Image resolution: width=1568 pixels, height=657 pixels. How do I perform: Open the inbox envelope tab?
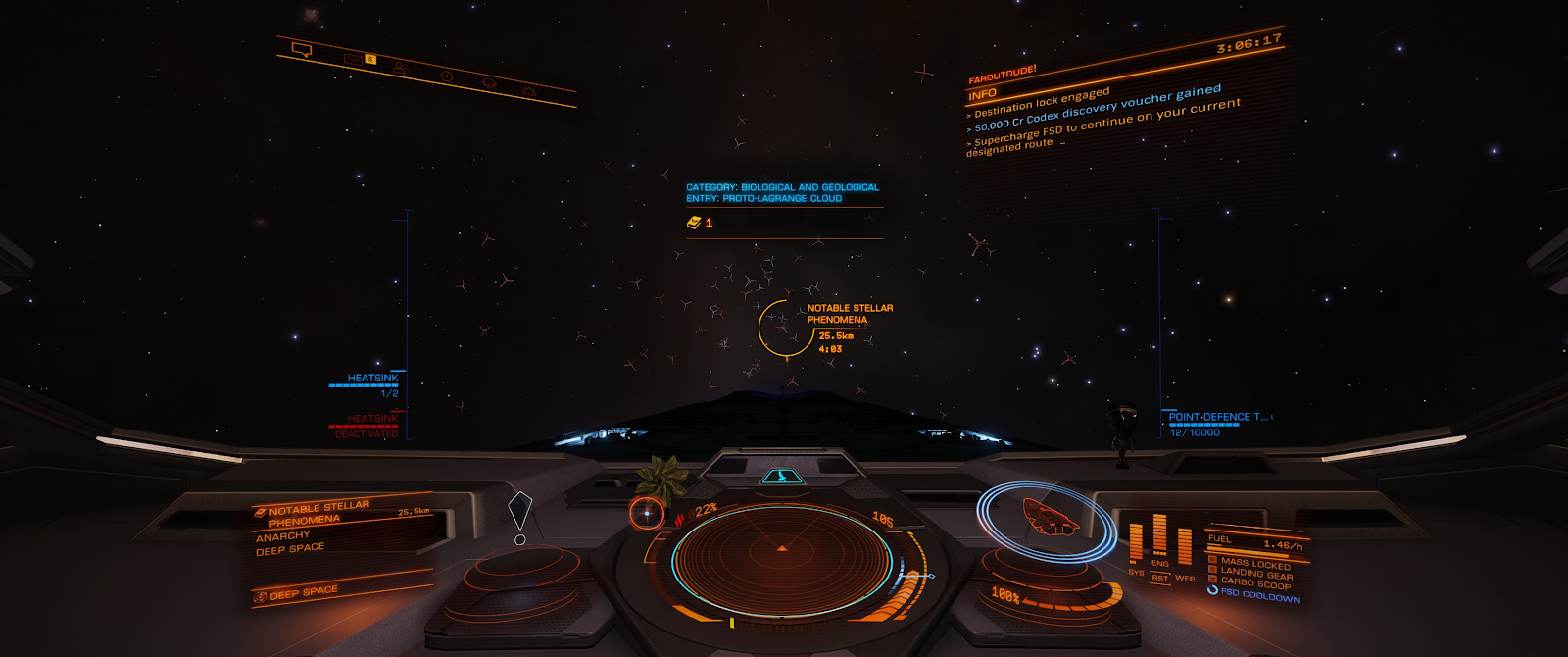click(352, 60)
